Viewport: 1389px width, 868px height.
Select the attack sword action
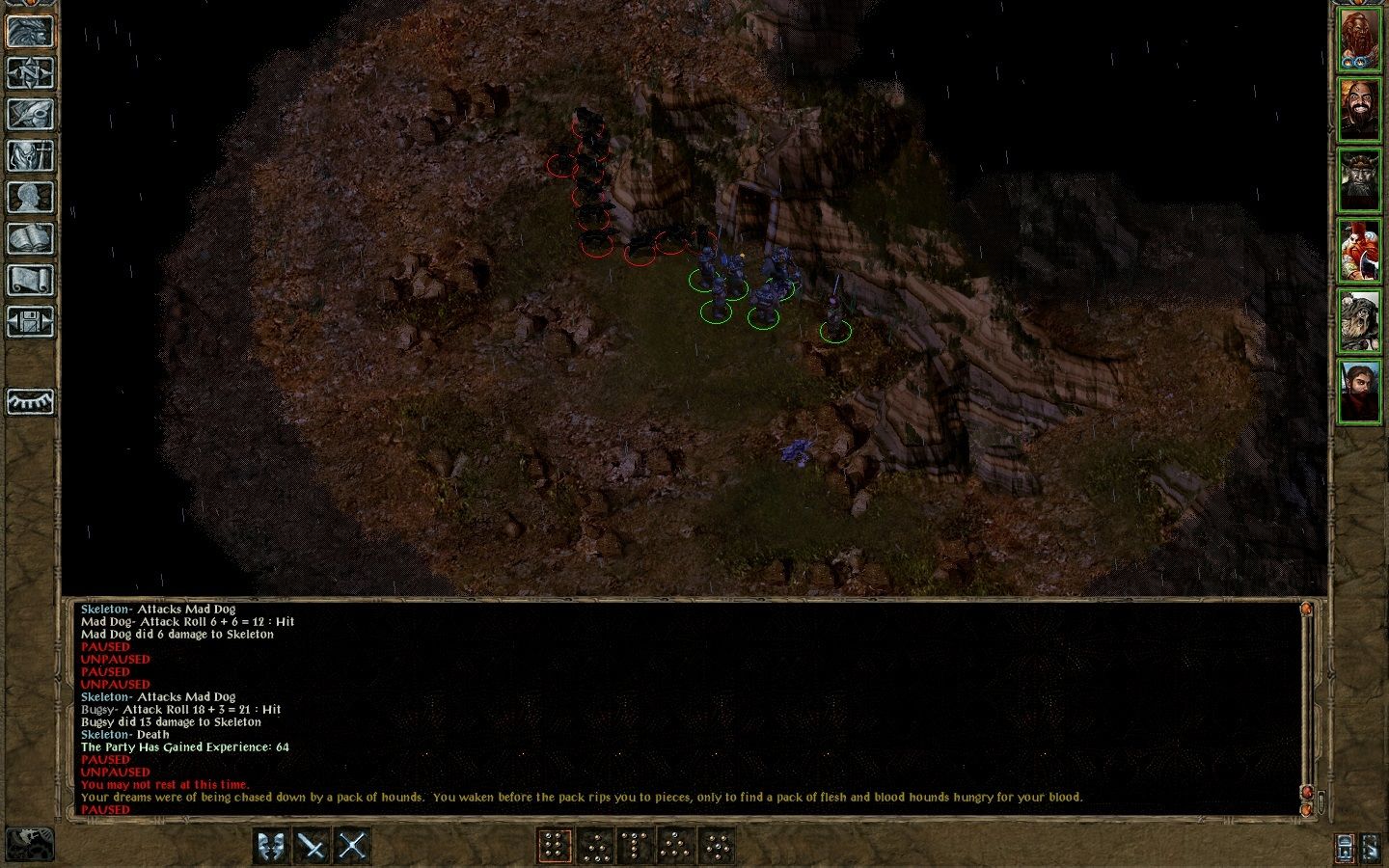pos(312,843)
